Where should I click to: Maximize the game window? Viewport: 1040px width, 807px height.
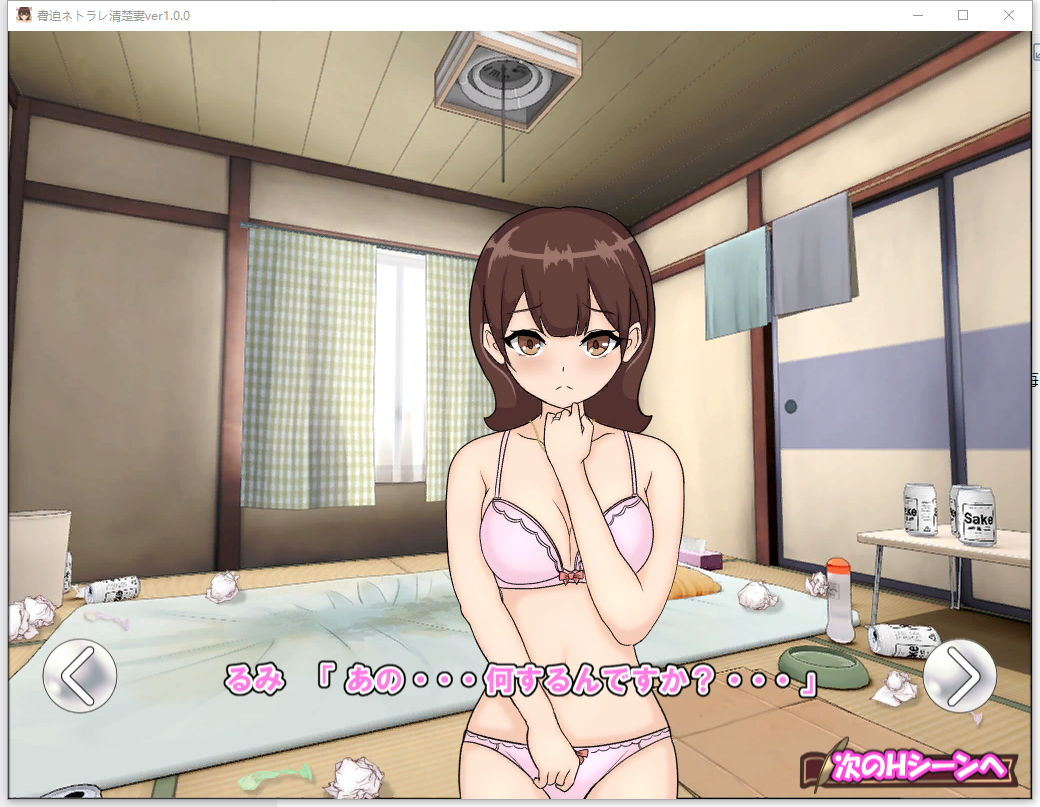tap(963, 15)
